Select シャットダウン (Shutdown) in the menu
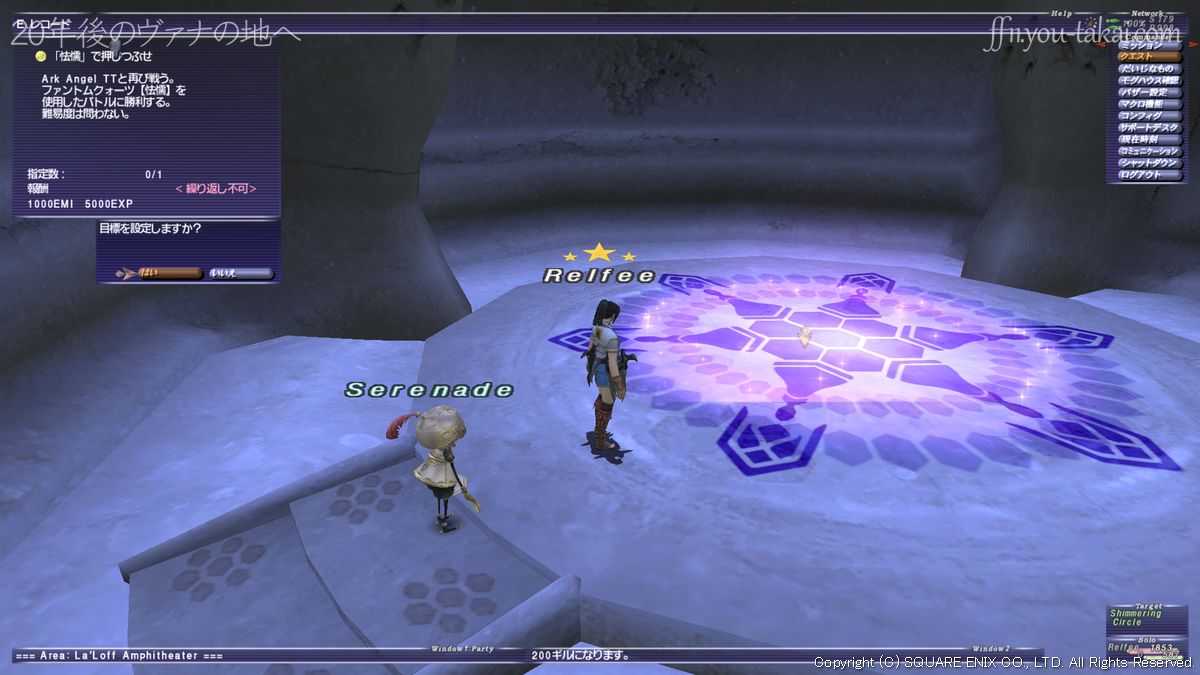This screenshot has height=675, width=1200. [1147, 163]
